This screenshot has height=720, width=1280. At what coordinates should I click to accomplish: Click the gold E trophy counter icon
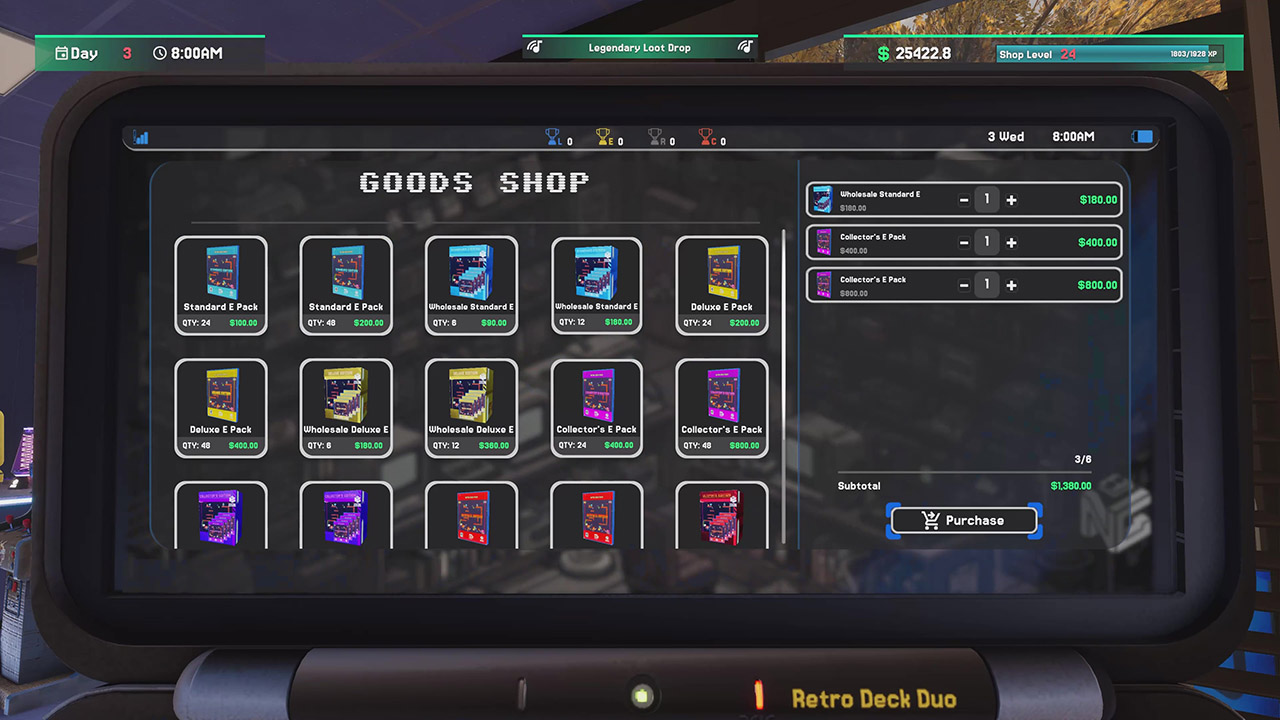click(601, 139)
